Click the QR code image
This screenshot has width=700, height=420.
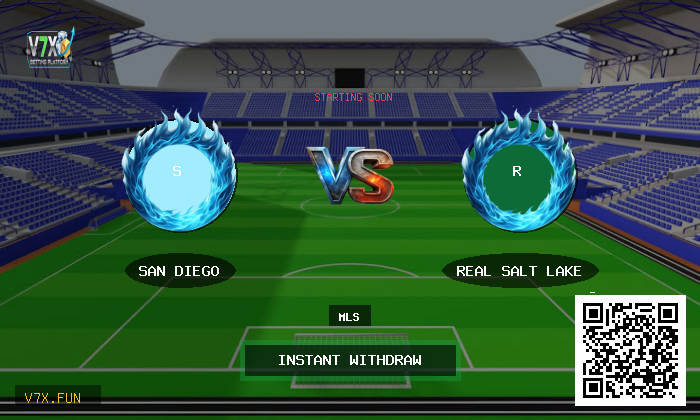[629, 350]
